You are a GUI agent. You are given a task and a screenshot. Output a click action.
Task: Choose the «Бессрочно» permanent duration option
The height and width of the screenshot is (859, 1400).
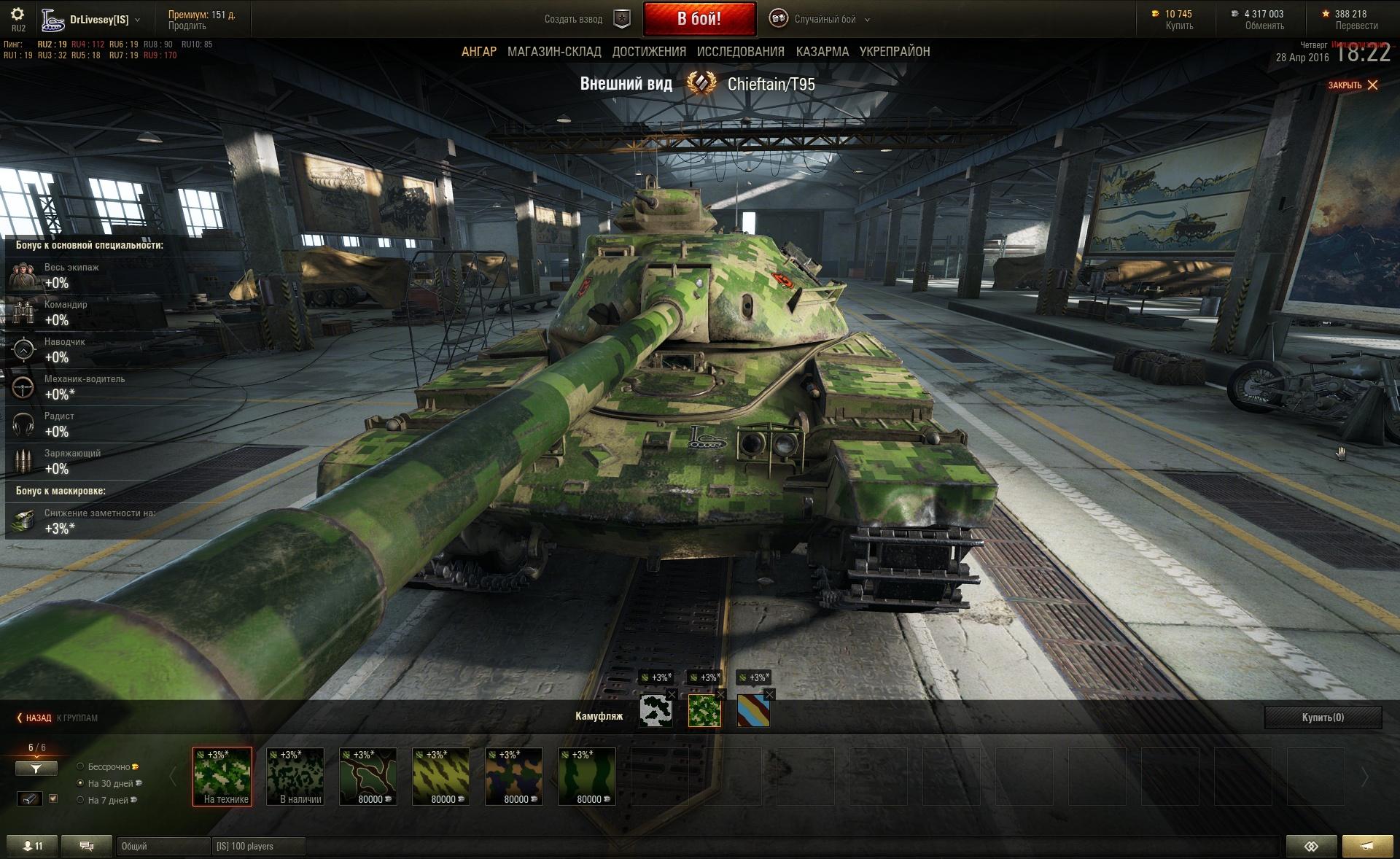81,766
